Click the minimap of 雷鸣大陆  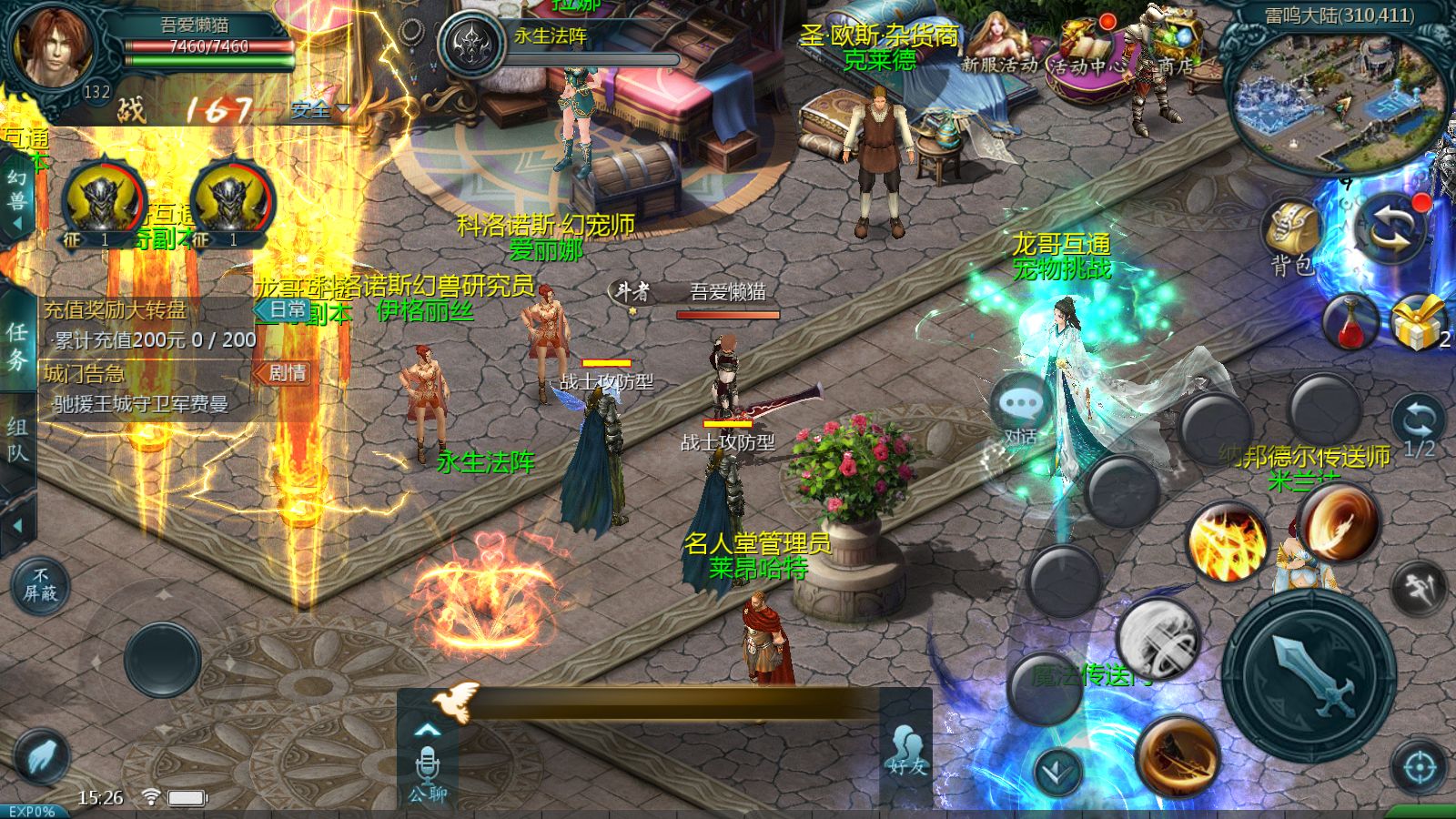pos(1336,100)
